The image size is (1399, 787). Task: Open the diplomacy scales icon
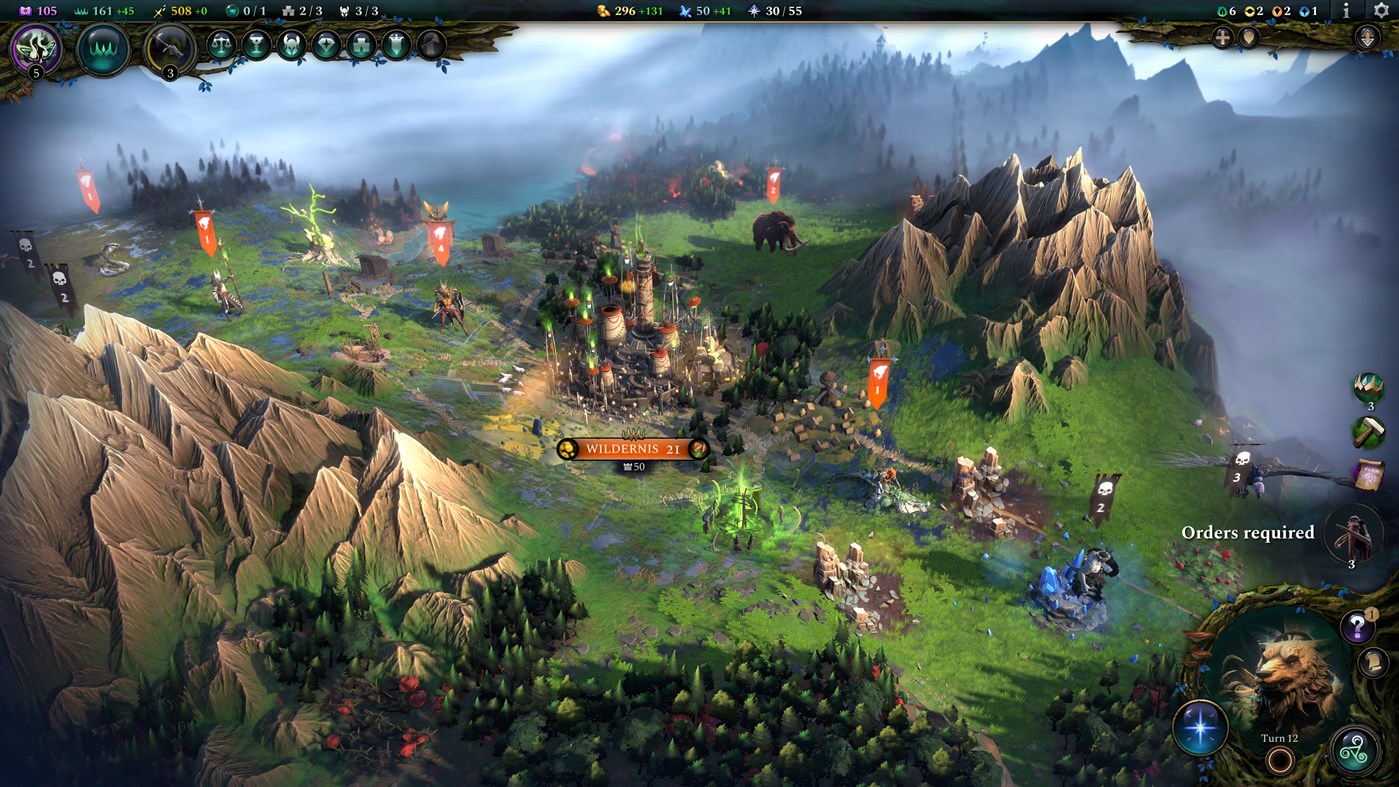tap(222, 45)
